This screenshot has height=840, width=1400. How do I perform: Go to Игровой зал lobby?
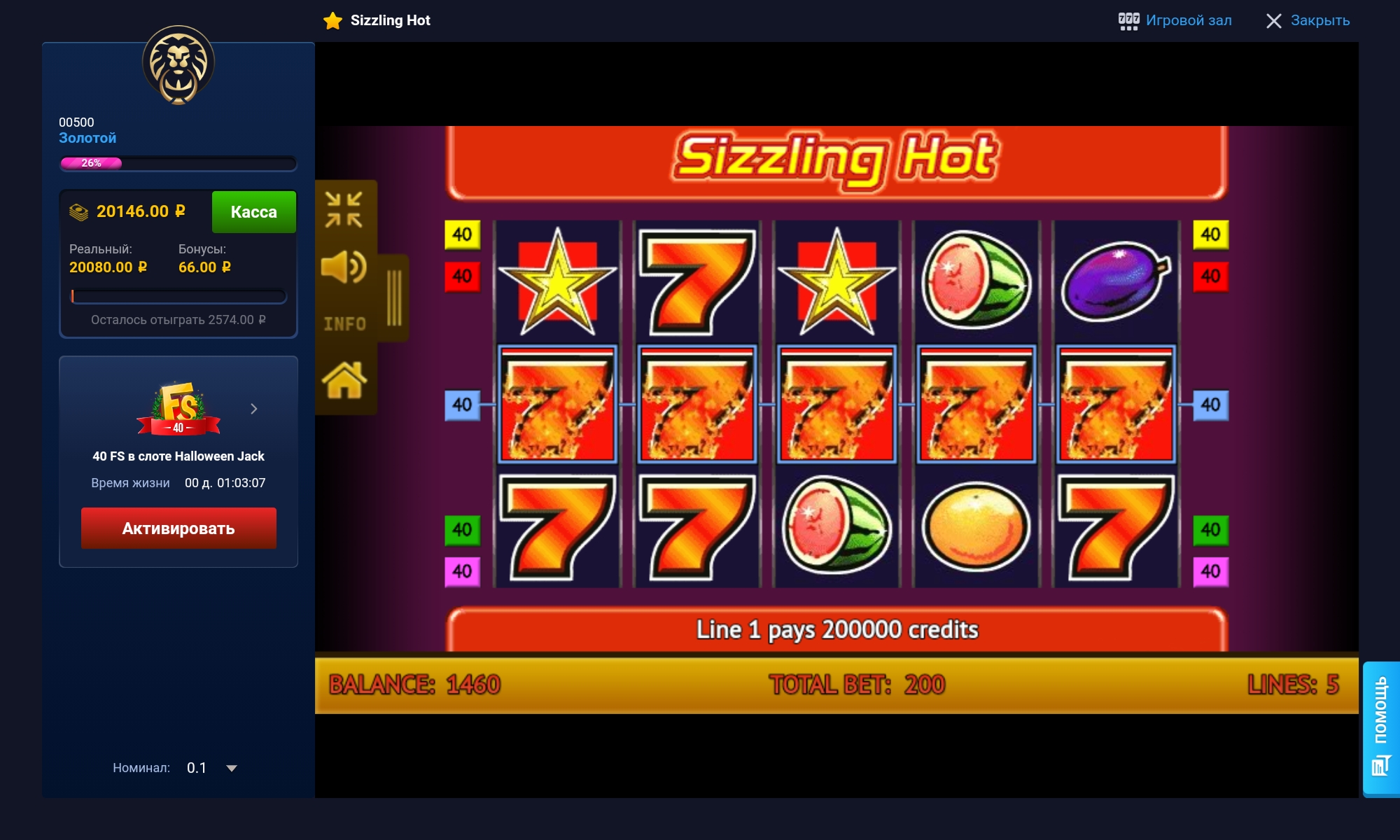tap(1175, 20)
